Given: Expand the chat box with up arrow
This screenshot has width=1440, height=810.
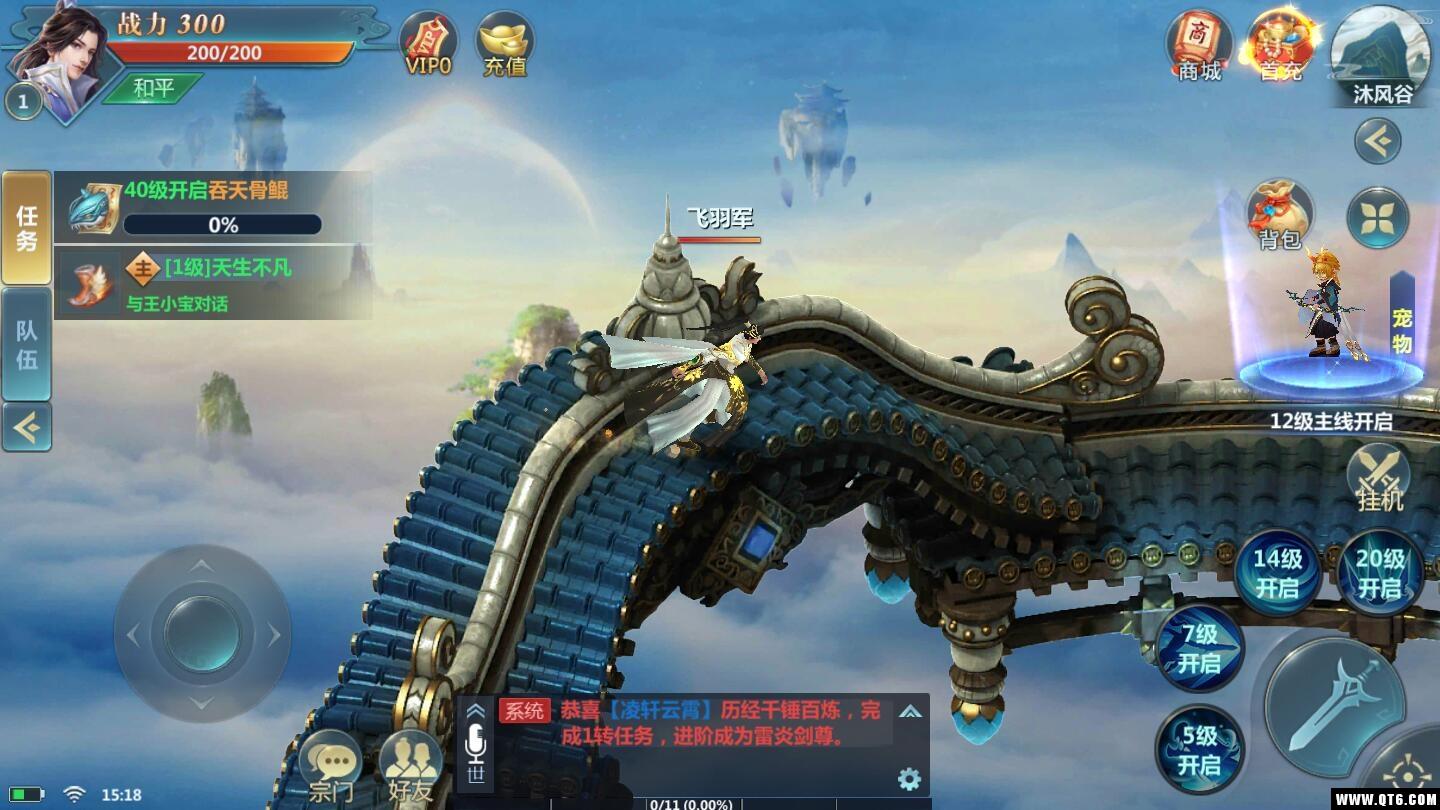Looking at the screenshot, I should tap(910, 712).
